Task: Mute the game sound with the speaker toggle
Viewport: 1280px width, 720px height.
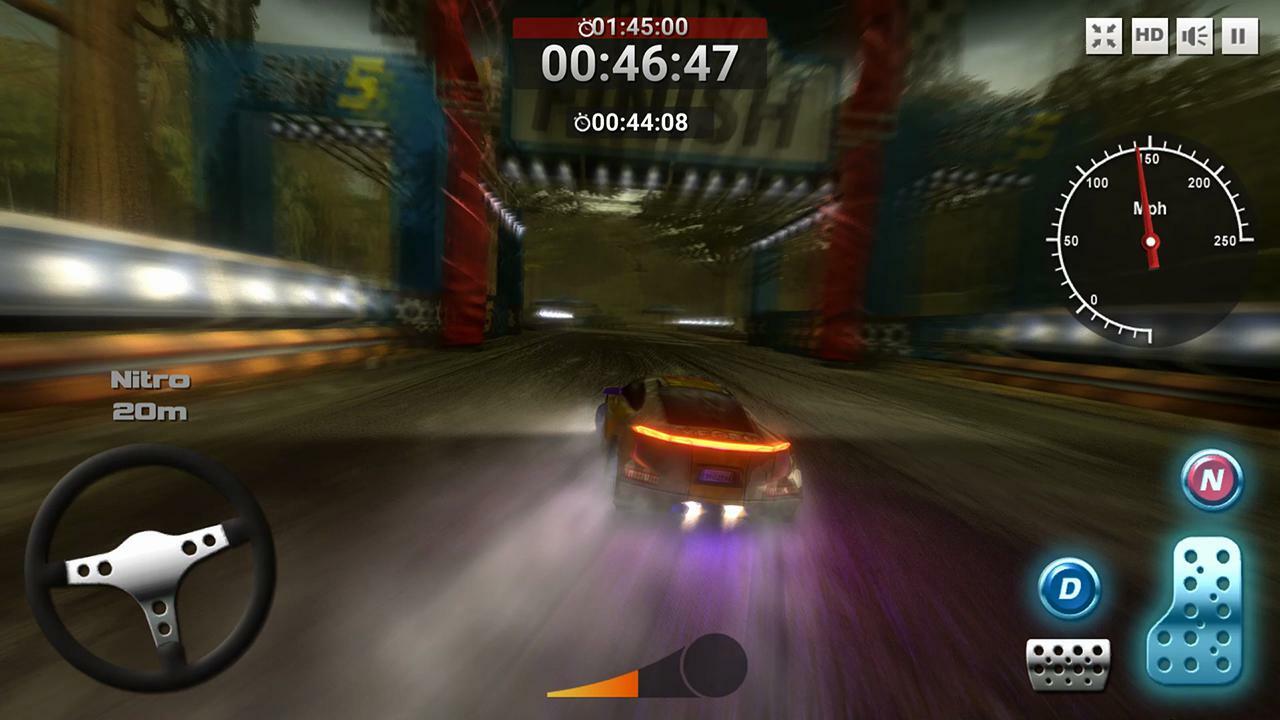Action: (1192, 35)
